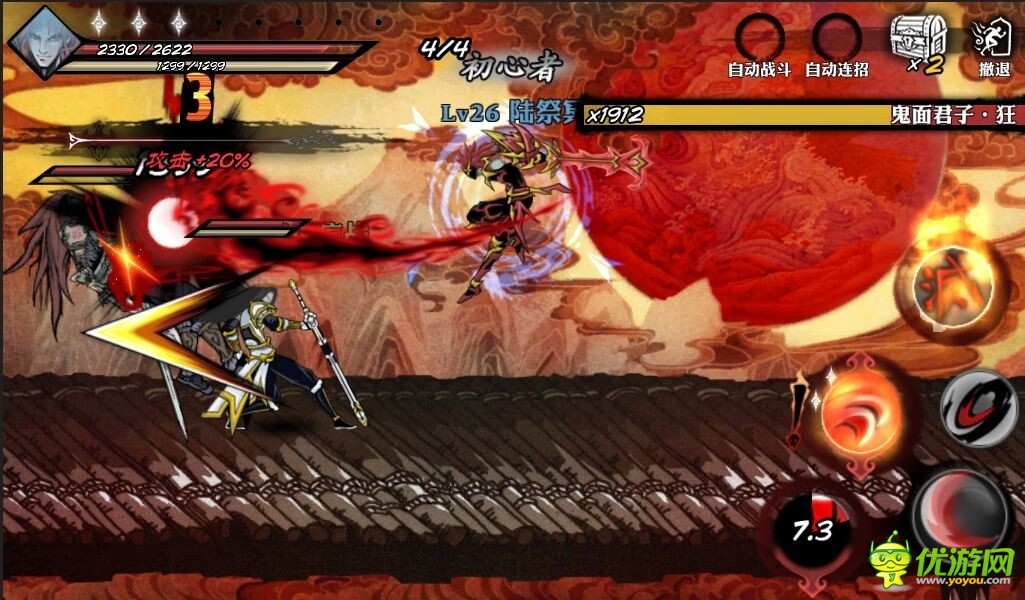Tap the skill on 7.3 second cooldown
The width and height of the screenshot is (1025, 600).
click(x=811, y=528)
